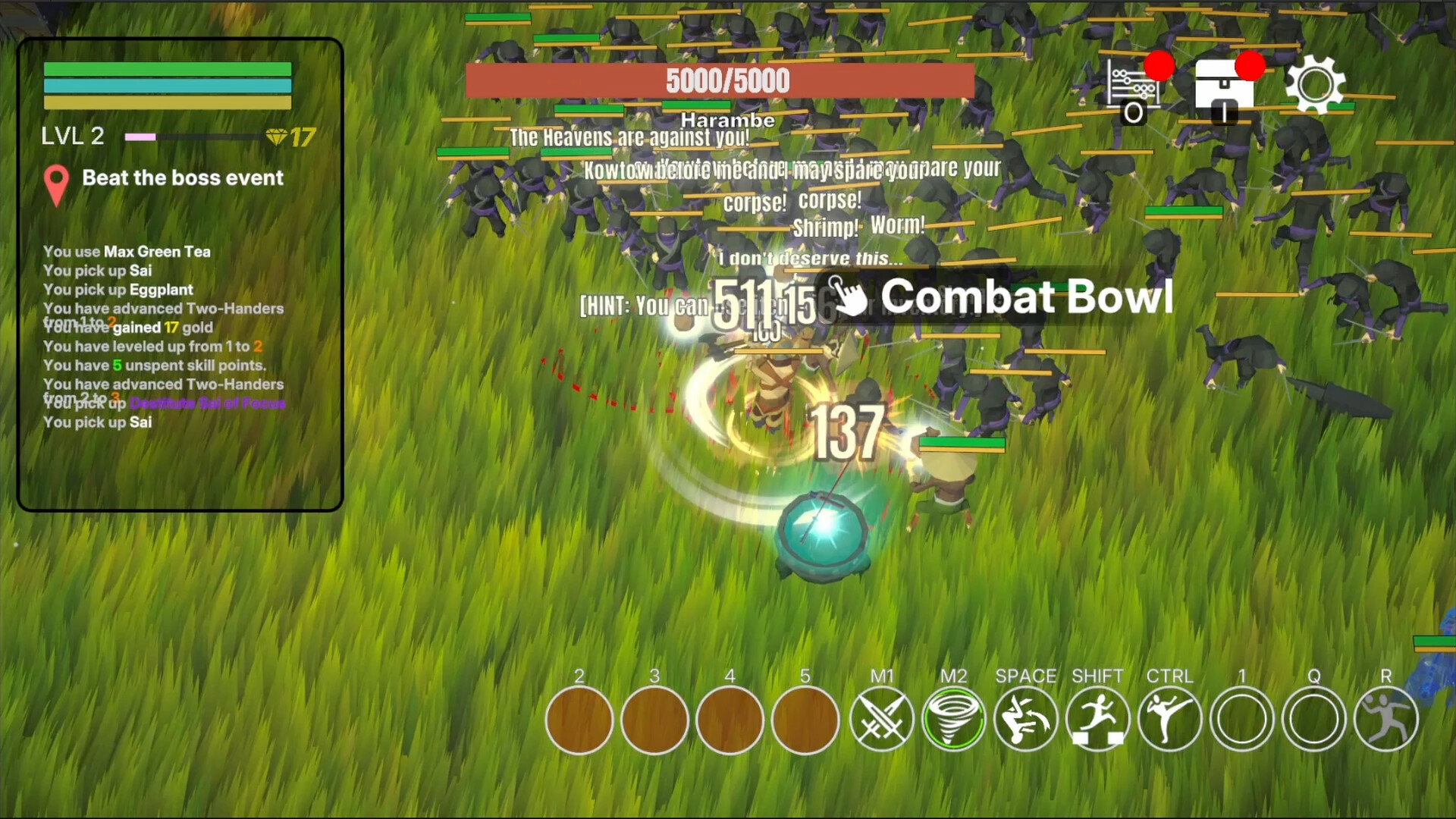Trigger the SPACE dodge flip ability

tap(1025, 719)
